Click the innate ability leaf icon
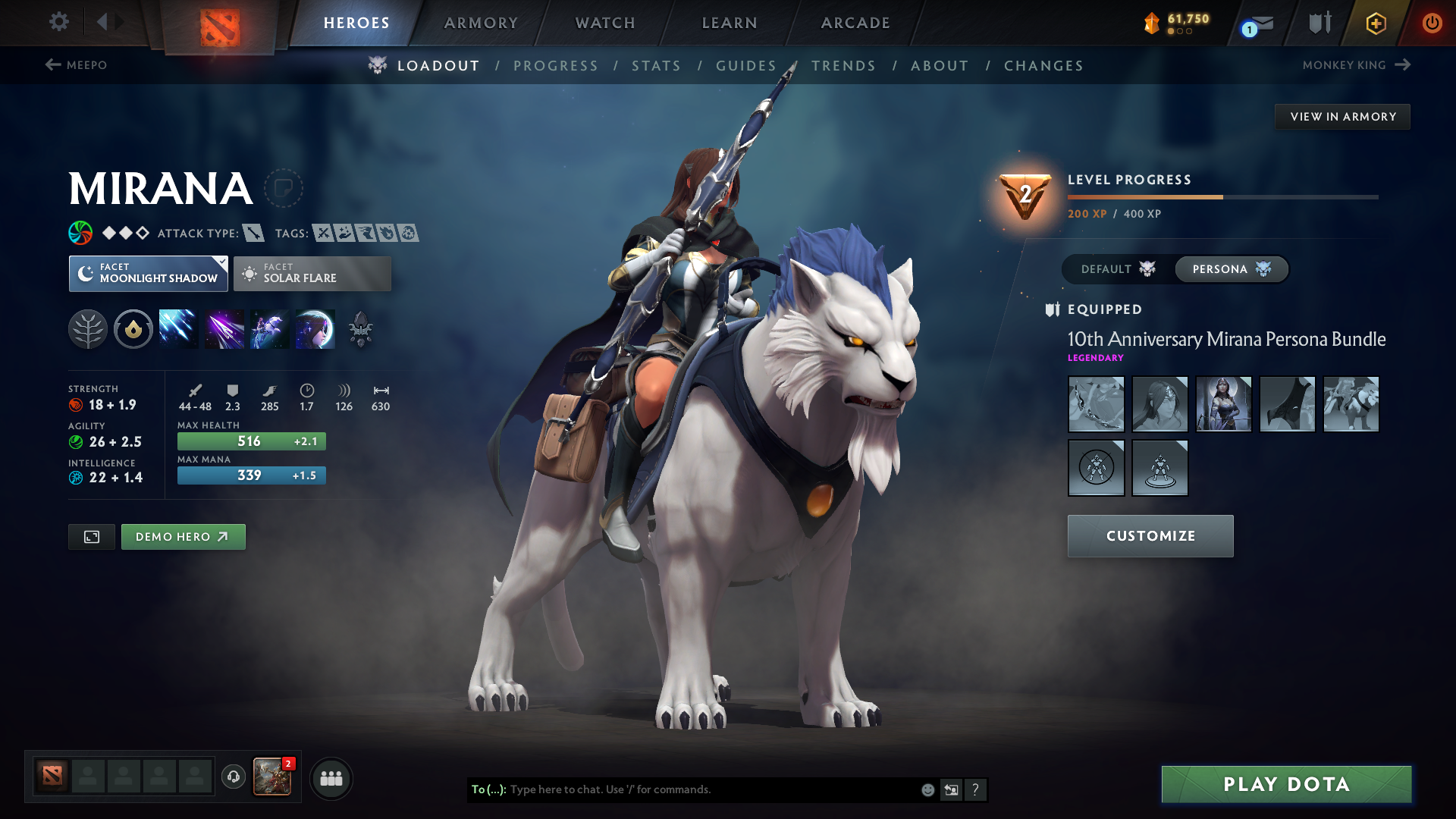The image size is (1456, 819). (88, 328)
